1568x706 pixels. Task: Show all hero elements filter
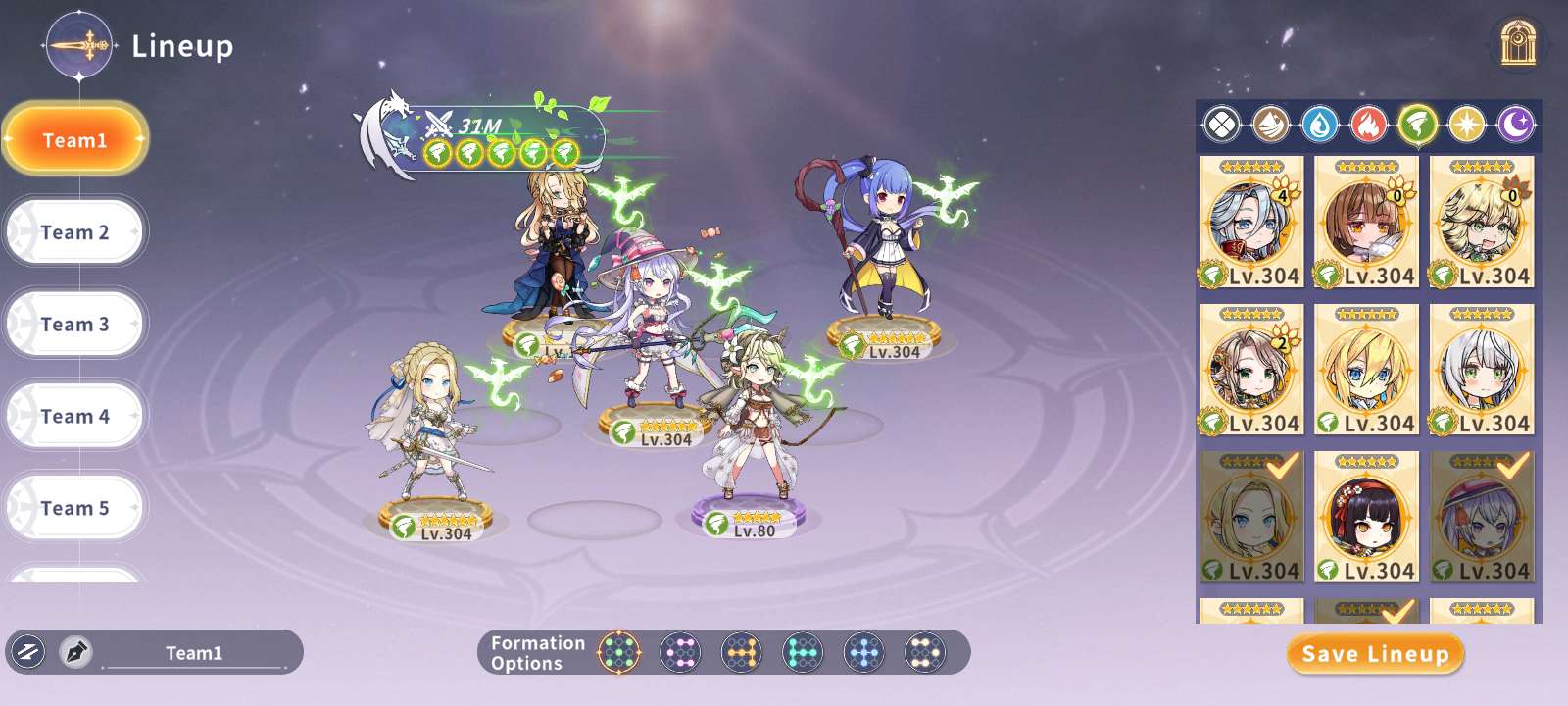(1222, 125)
